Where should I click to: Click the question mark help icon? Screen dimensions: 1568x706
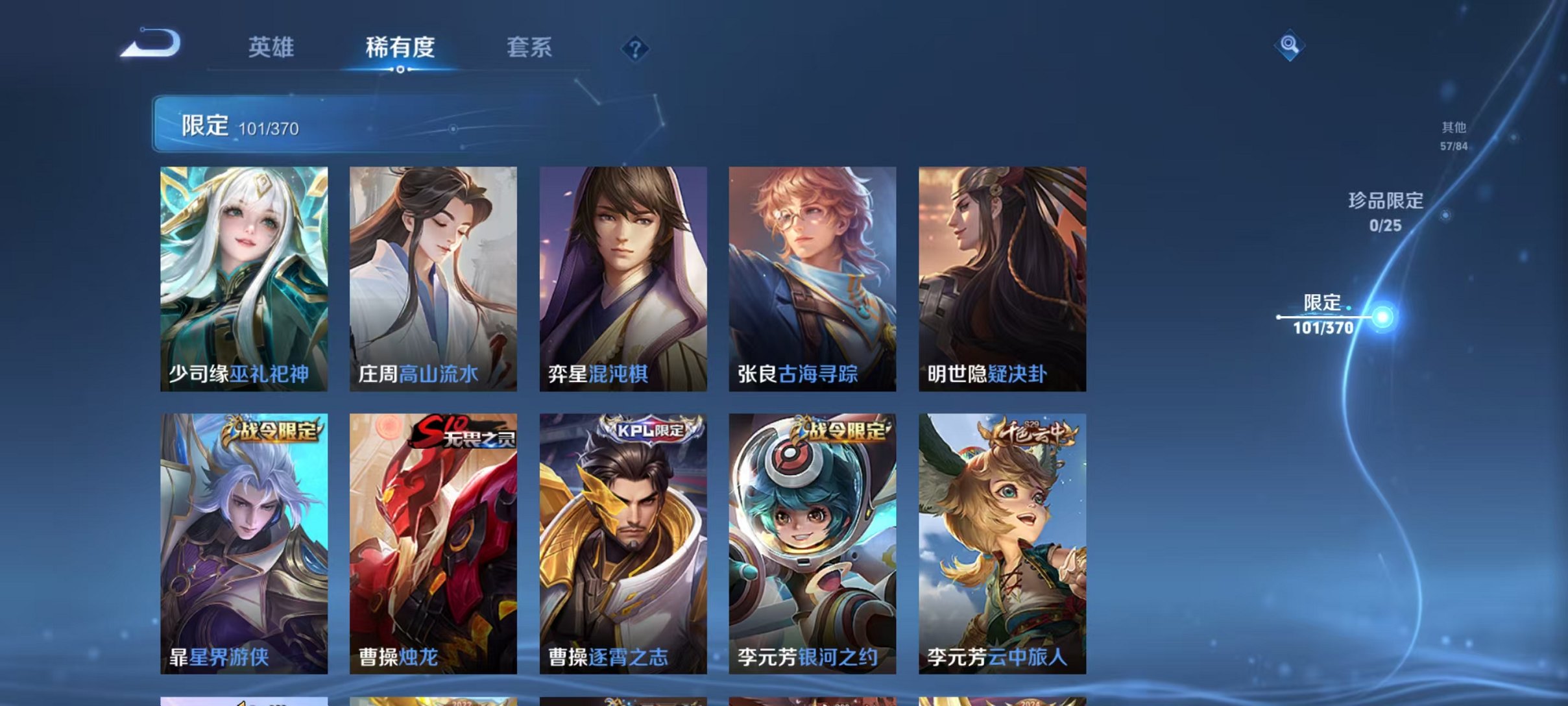636,49
